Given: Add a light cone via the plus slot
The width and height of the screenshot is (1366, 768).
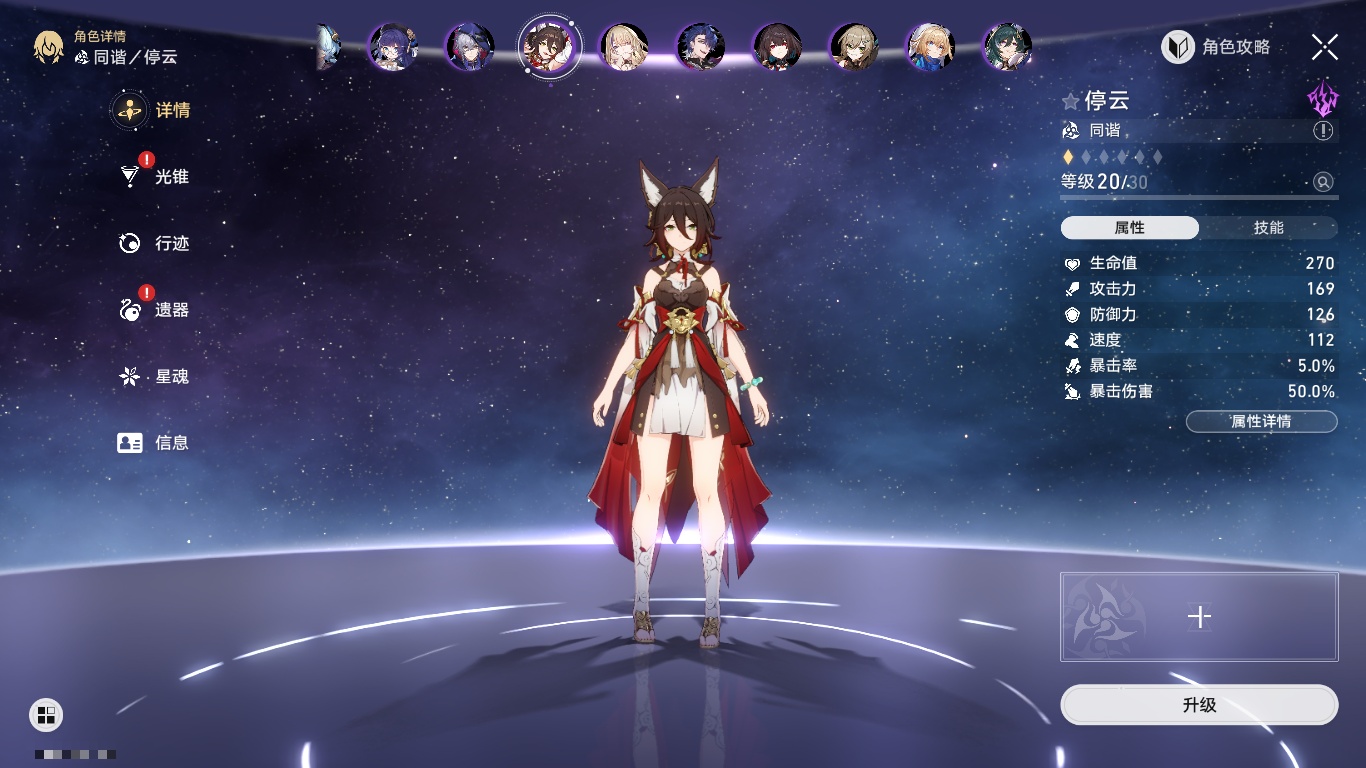Looking at the screenshot, I should click(1199, 617).
